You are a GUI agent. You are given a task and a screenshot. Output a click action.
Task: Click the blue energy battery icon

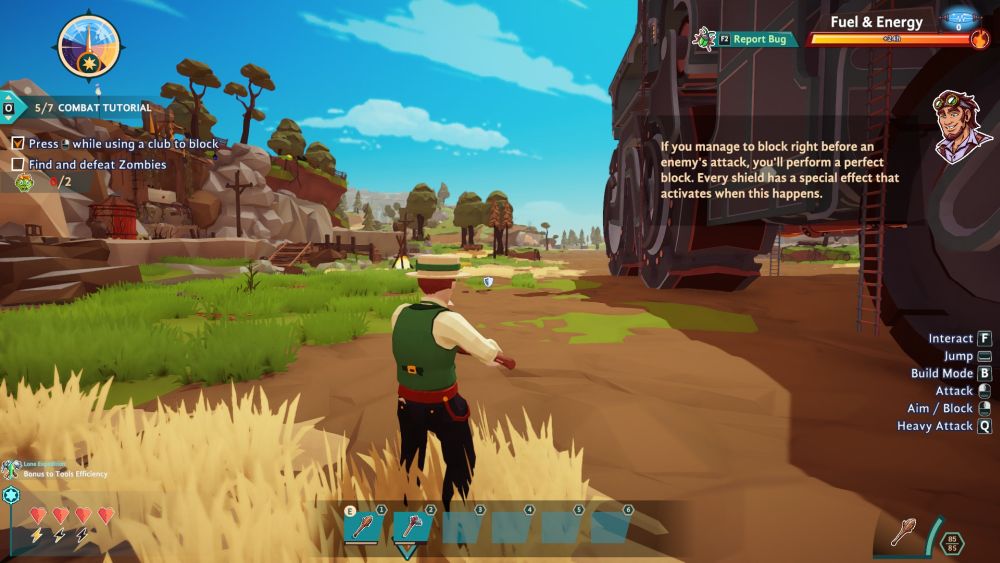coord(960,18)
